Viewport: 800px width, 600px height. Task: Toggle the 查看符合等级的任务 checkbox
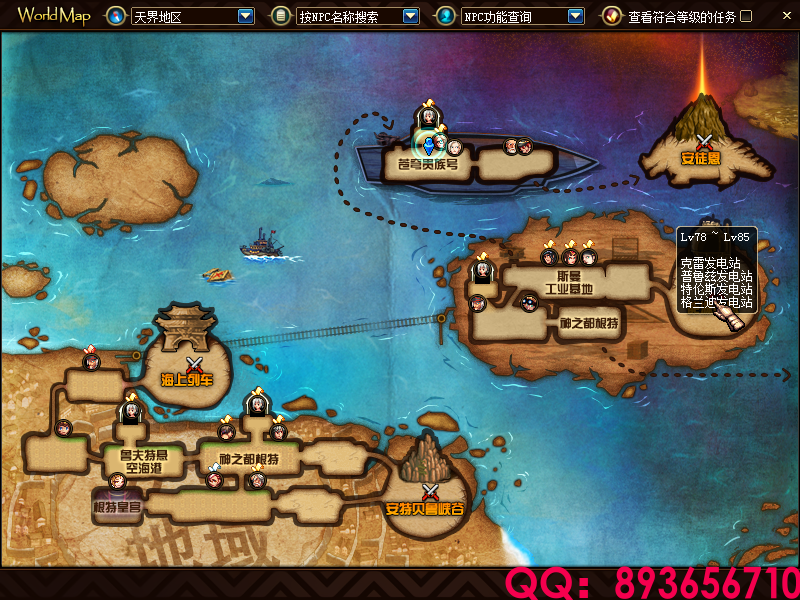pyautogui.click(x=745, y=16)
